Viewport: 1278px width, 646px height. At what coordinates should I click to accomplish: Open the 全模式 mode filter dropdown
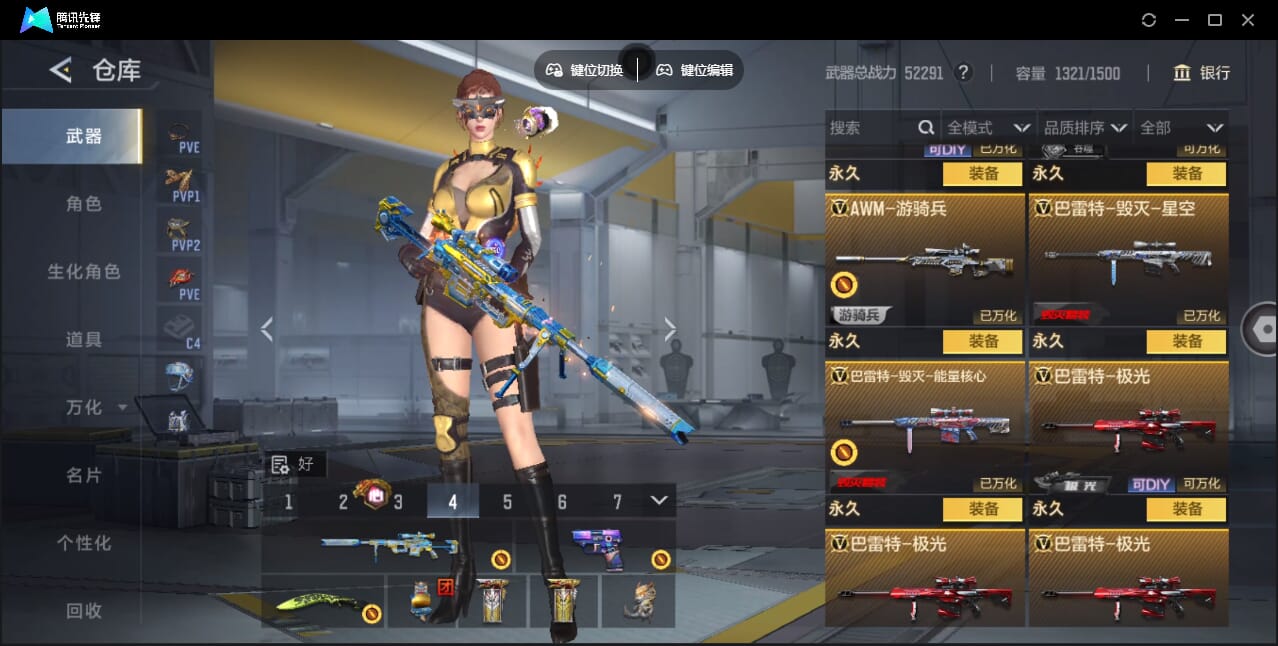[x=988, y=128]
